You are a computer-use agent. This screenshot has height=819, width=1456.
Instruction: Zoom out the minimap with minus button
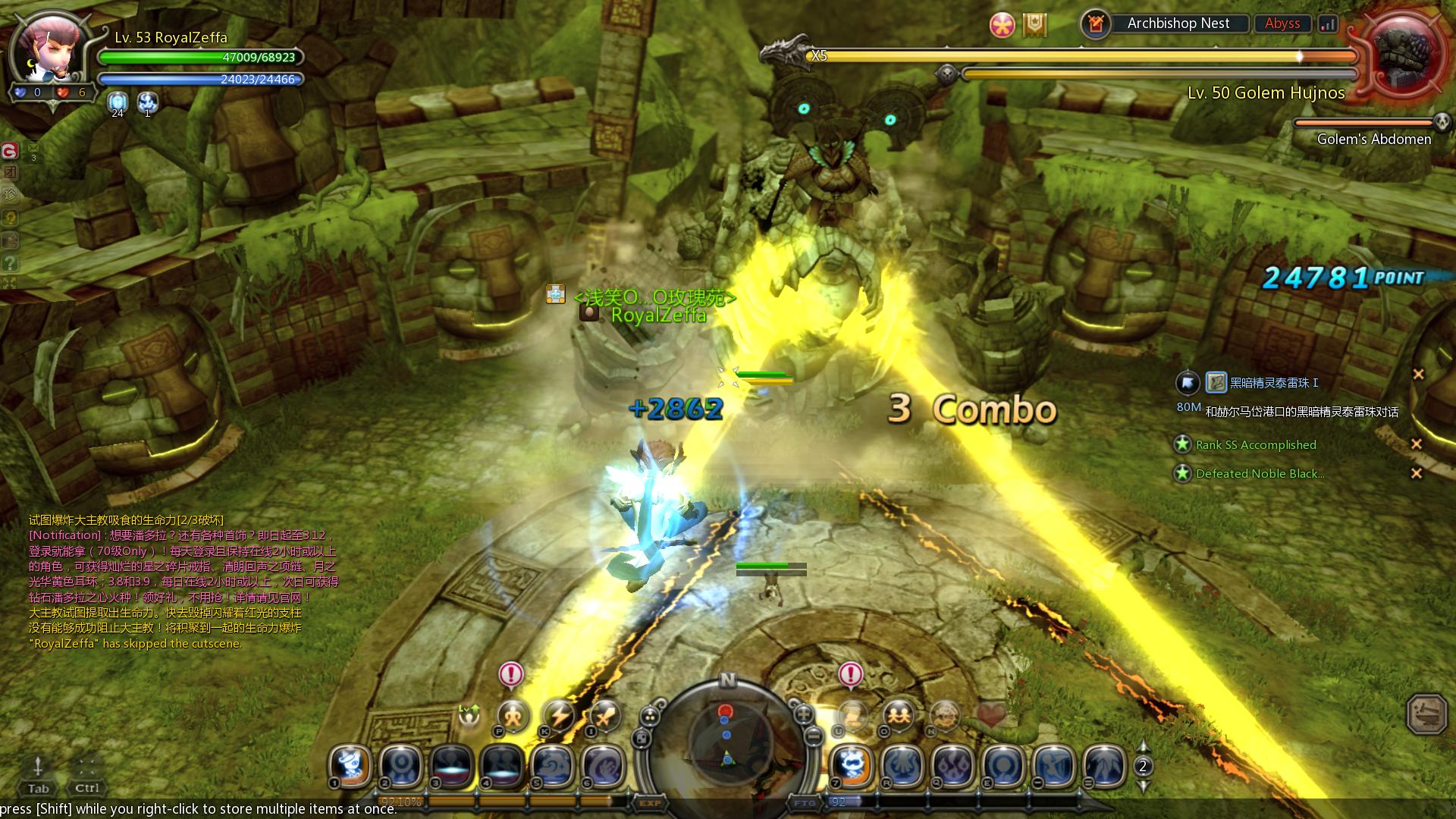point(813,736)
